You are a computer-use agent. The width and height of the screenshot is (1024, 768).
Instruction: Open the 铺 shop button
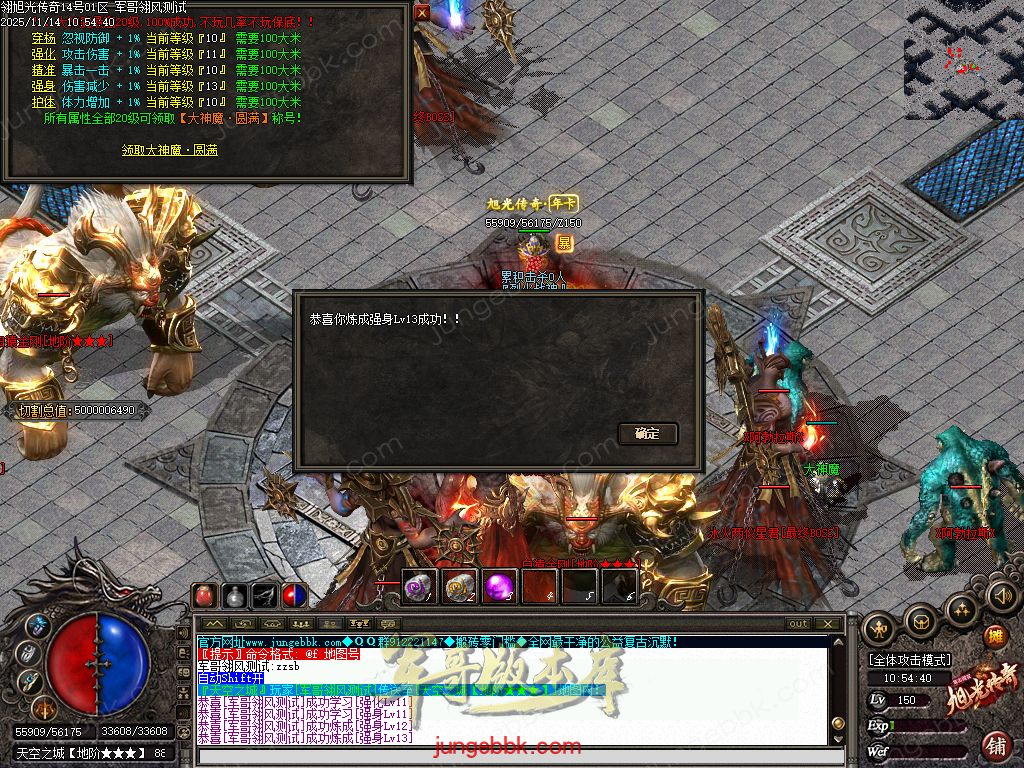point(996,745)
